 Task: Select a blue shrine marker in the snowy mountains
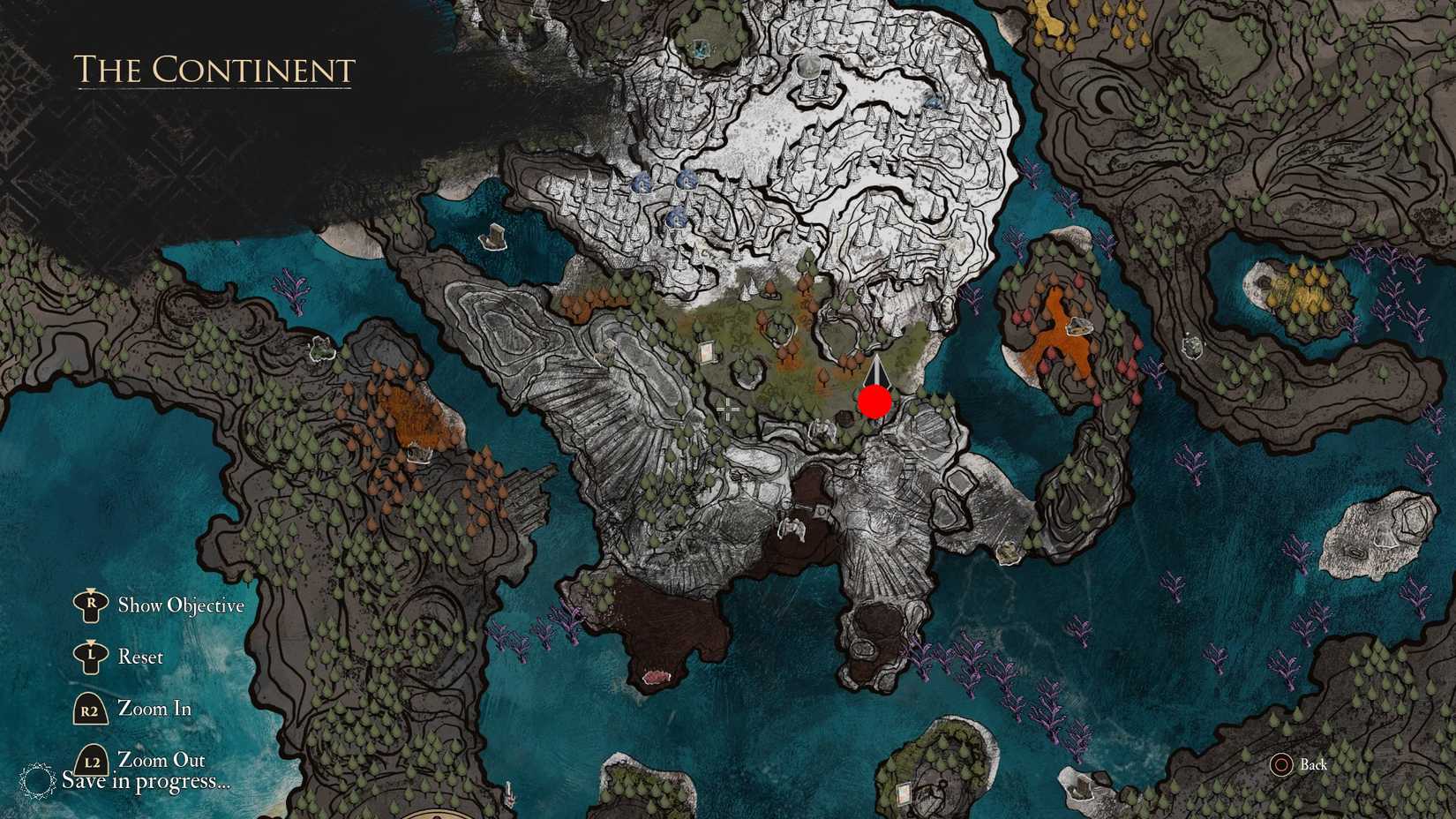pos(688,181)
